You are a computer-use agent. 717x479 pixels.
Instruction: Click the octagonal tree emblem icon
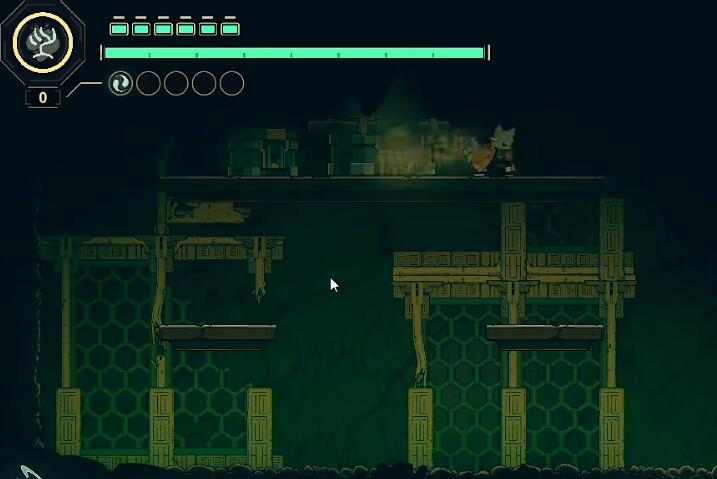click(43, 43)
